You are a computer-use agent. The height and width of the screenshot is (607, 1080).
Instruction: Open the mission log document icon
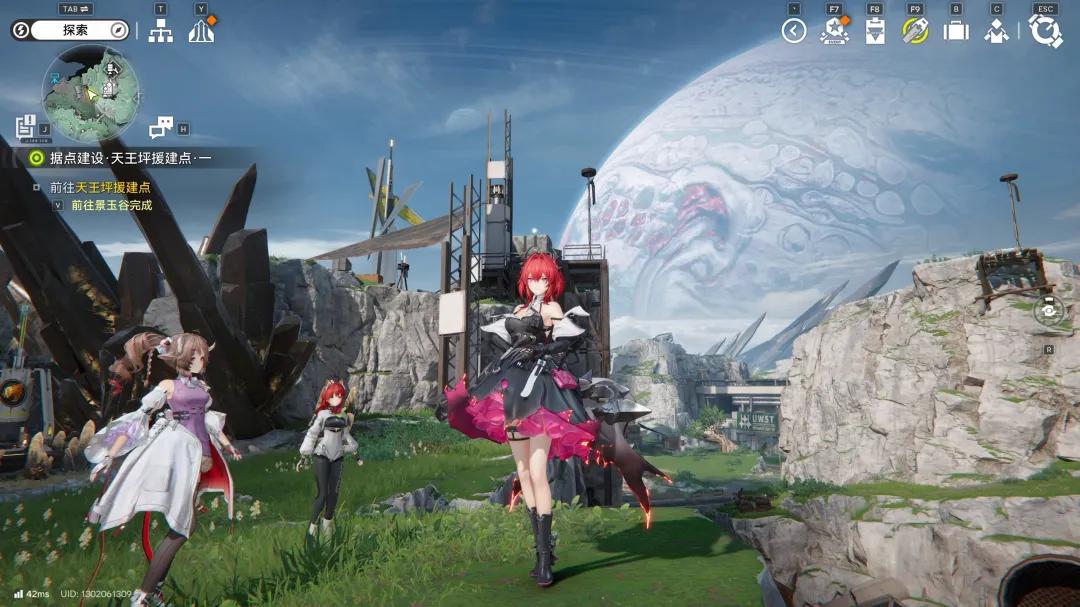[x=26, y=127]
